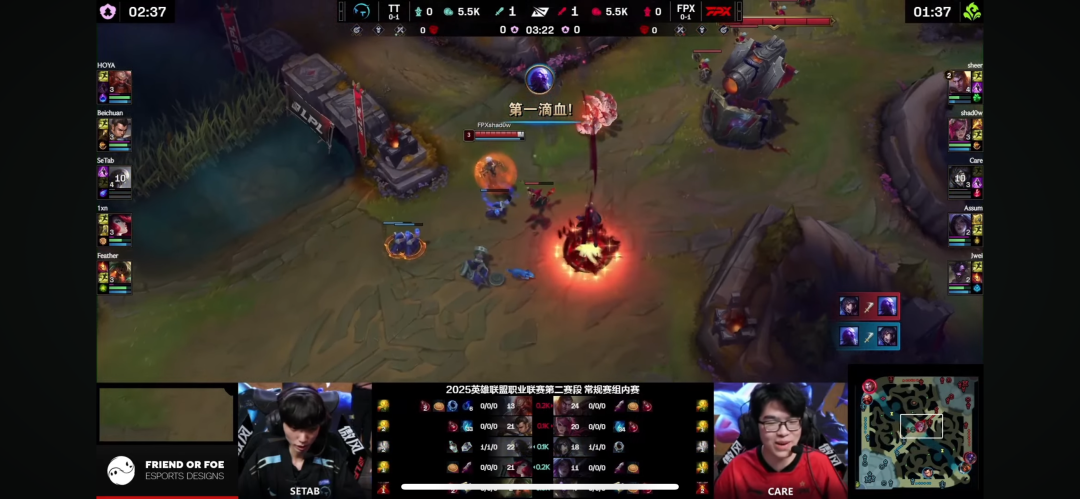
Task: Click SeTab's dead champion portrait
Action: 120,178
